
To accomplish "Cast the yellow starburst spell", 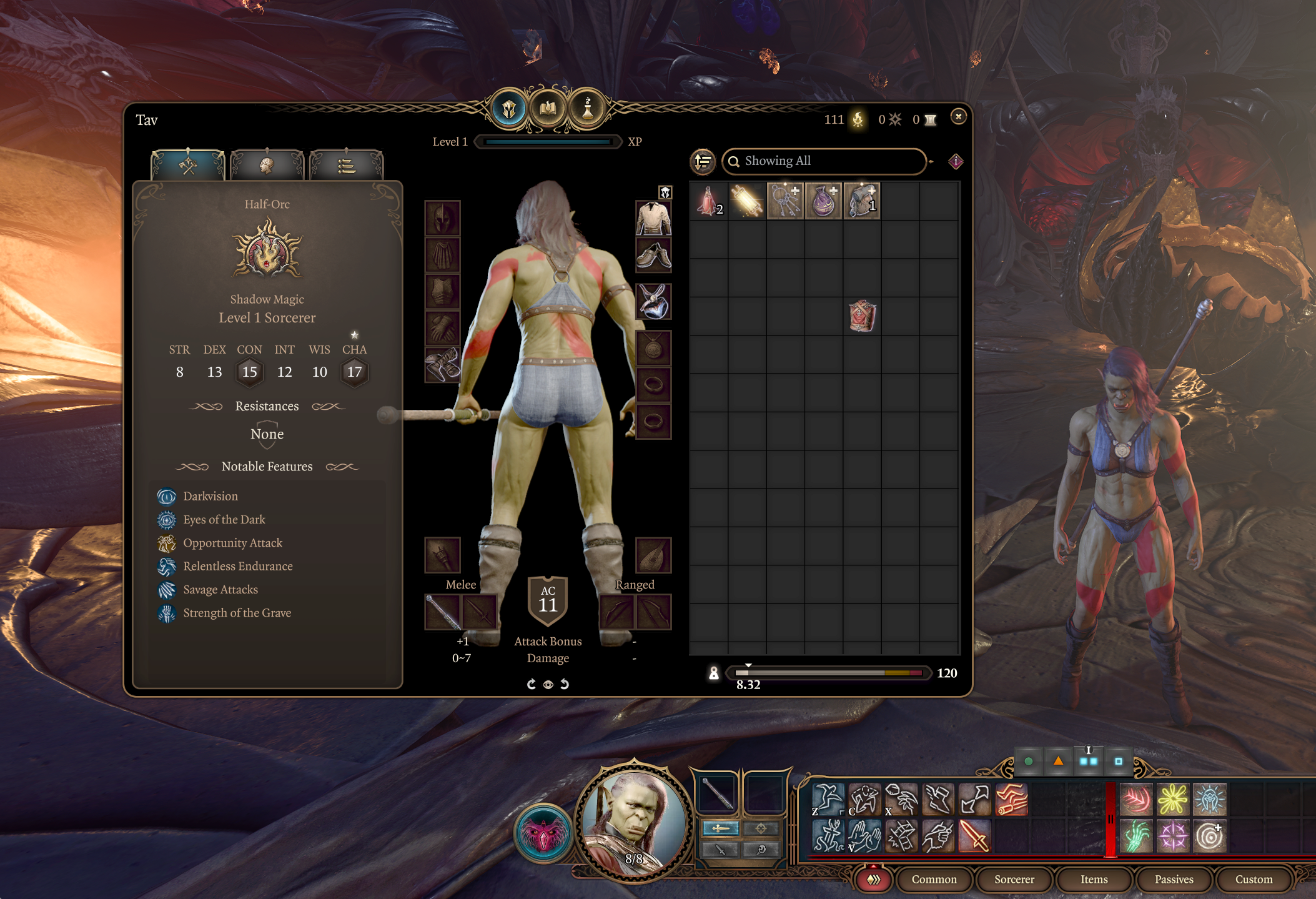I will pyautogui.click(x=1172, y=800).
